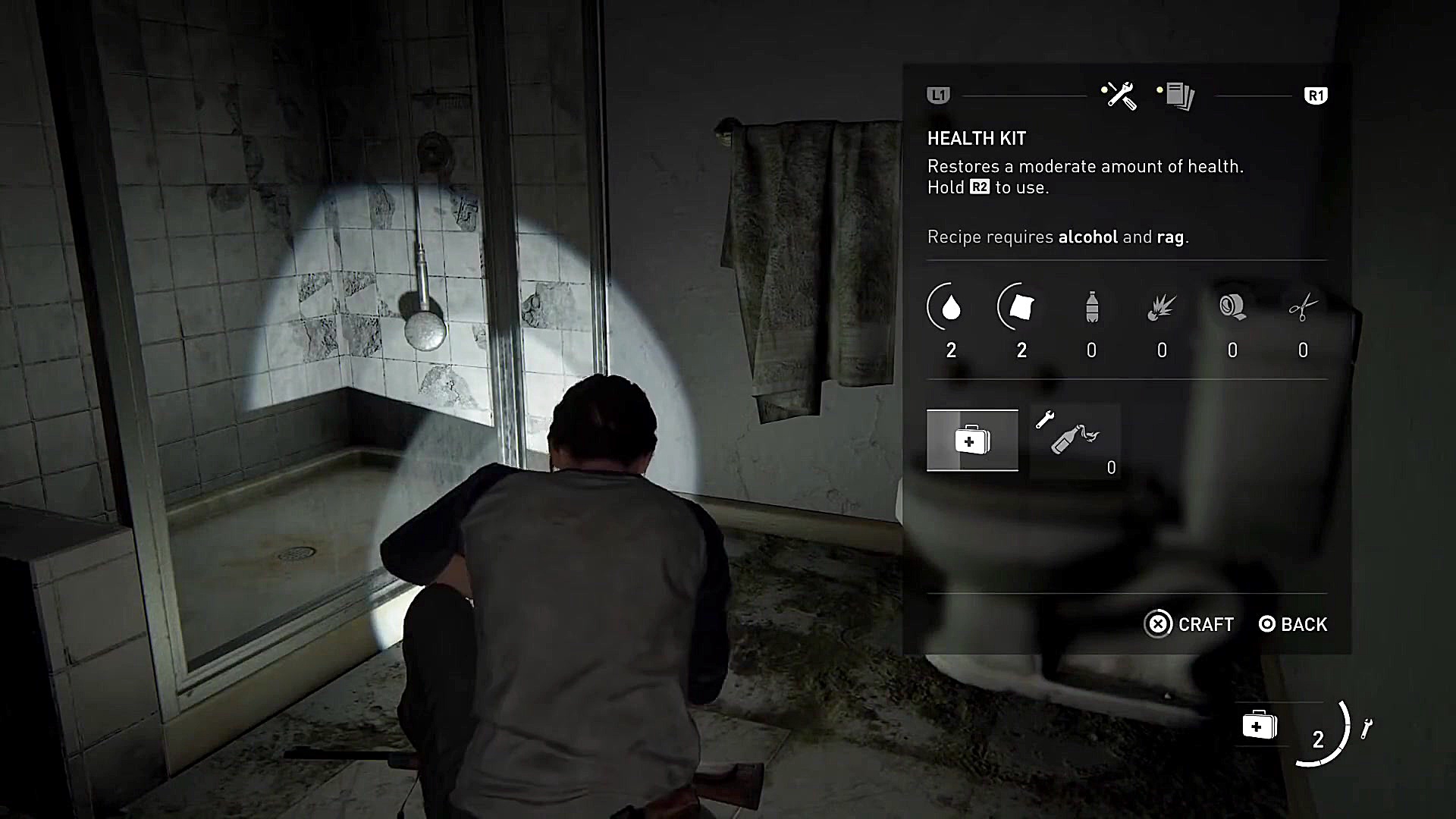Select the explosive ingredient icon
1456x819 pixels.
(x=1162, y=307)
